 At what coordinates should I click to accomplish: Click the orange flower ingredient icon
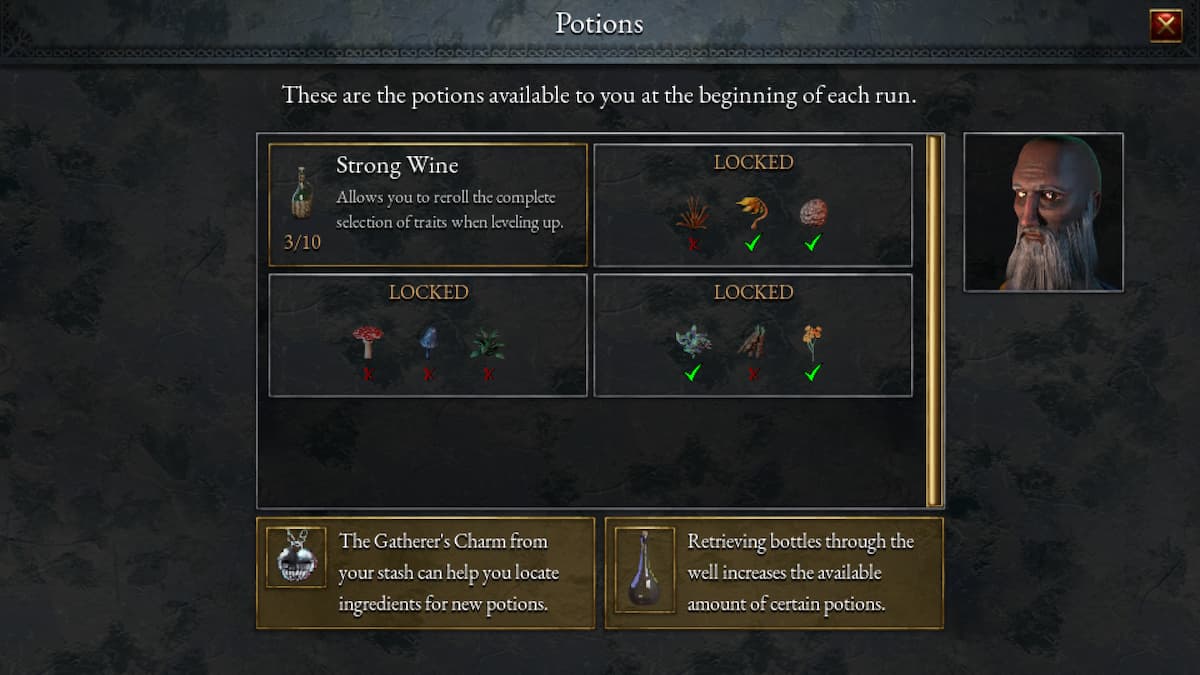tap(812, 342)
